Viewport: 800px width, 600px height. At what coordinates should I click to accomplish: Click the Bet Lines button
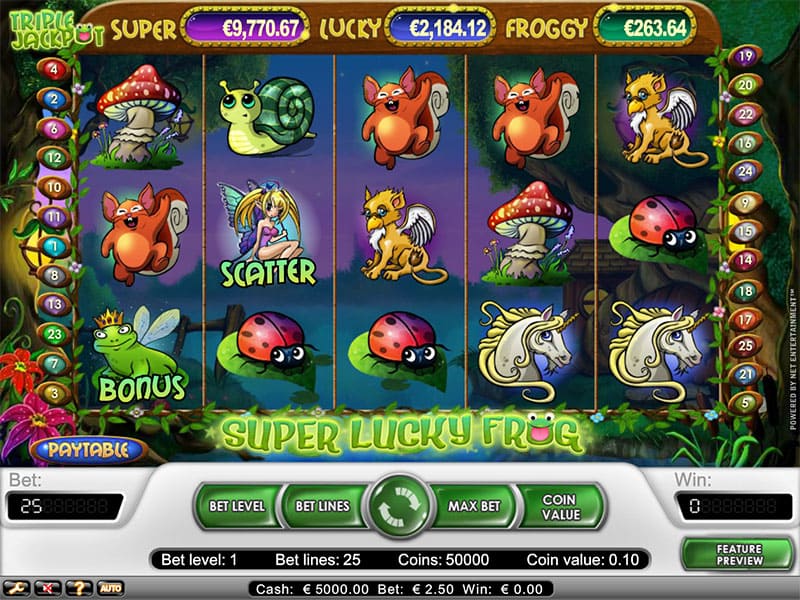pyautogui.click(x=322, y=506)
